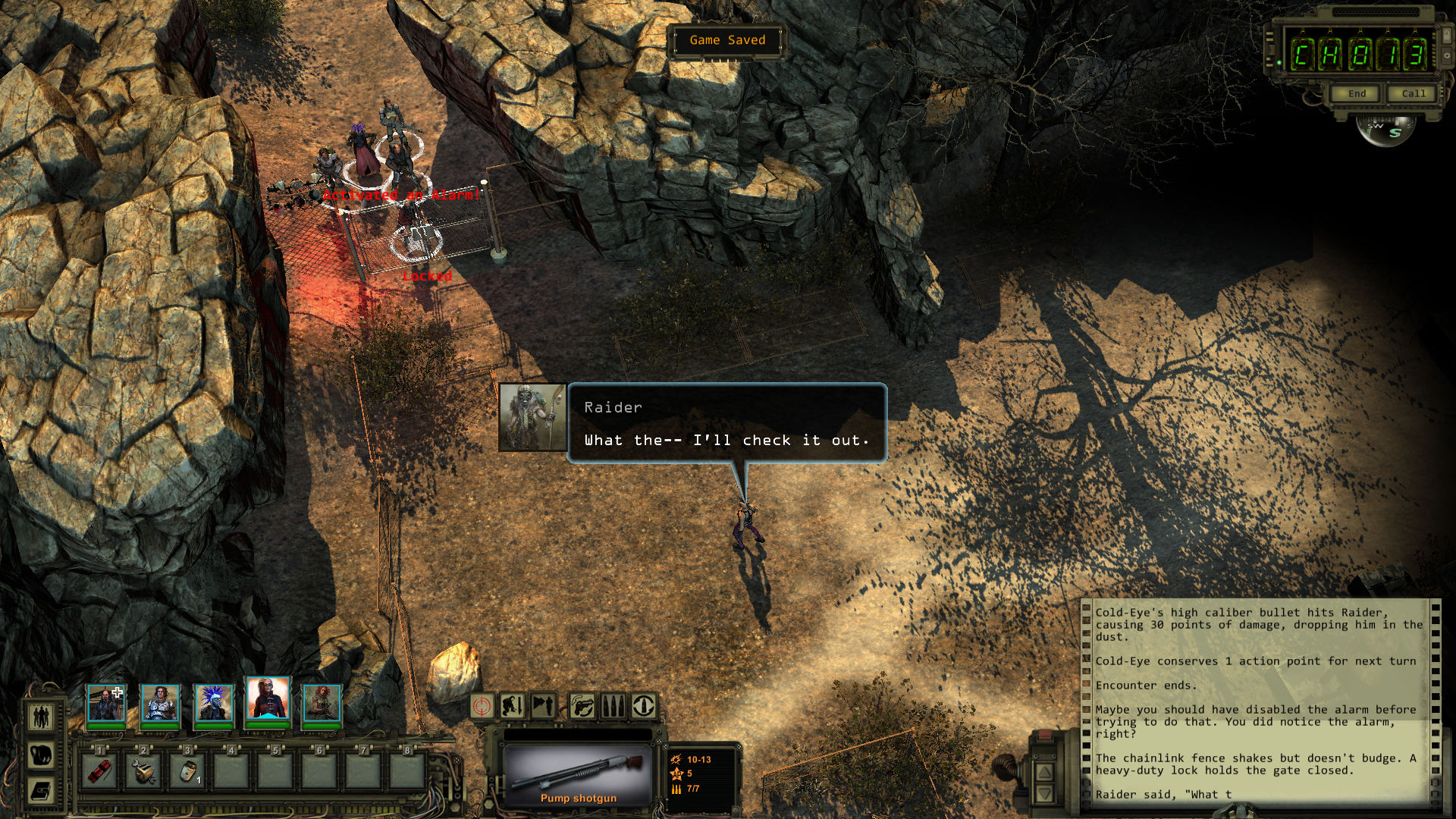Activate the run movement icon

[x=543, y=706]
